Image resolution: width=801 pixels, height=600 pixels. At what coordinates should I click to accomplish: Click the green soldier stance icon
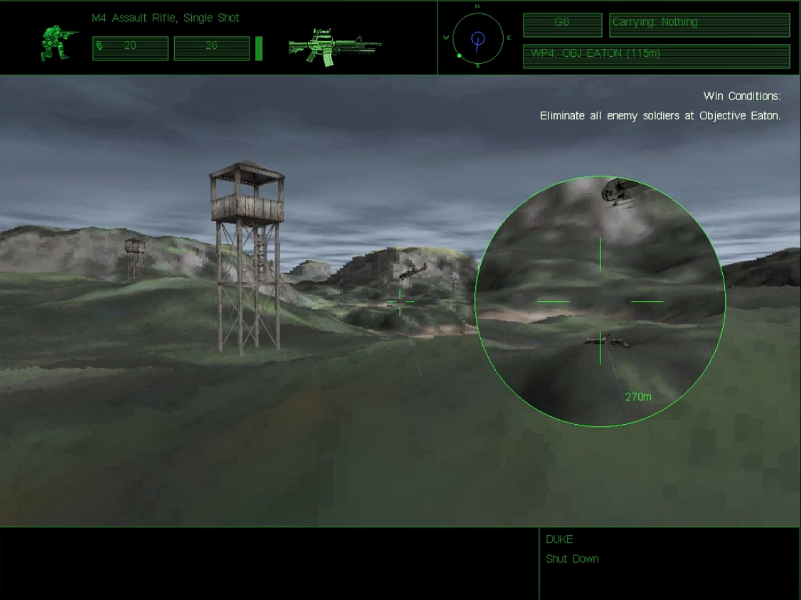(57, 42)
